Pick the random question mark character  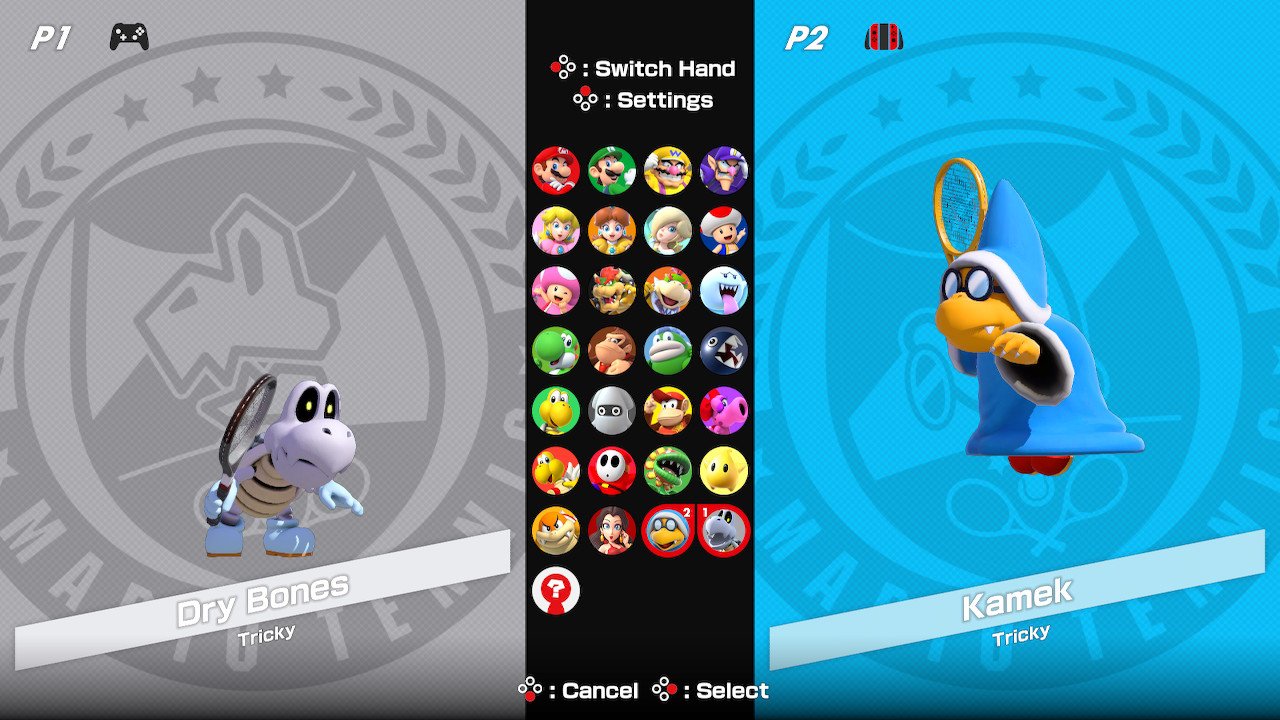(556, 590)
